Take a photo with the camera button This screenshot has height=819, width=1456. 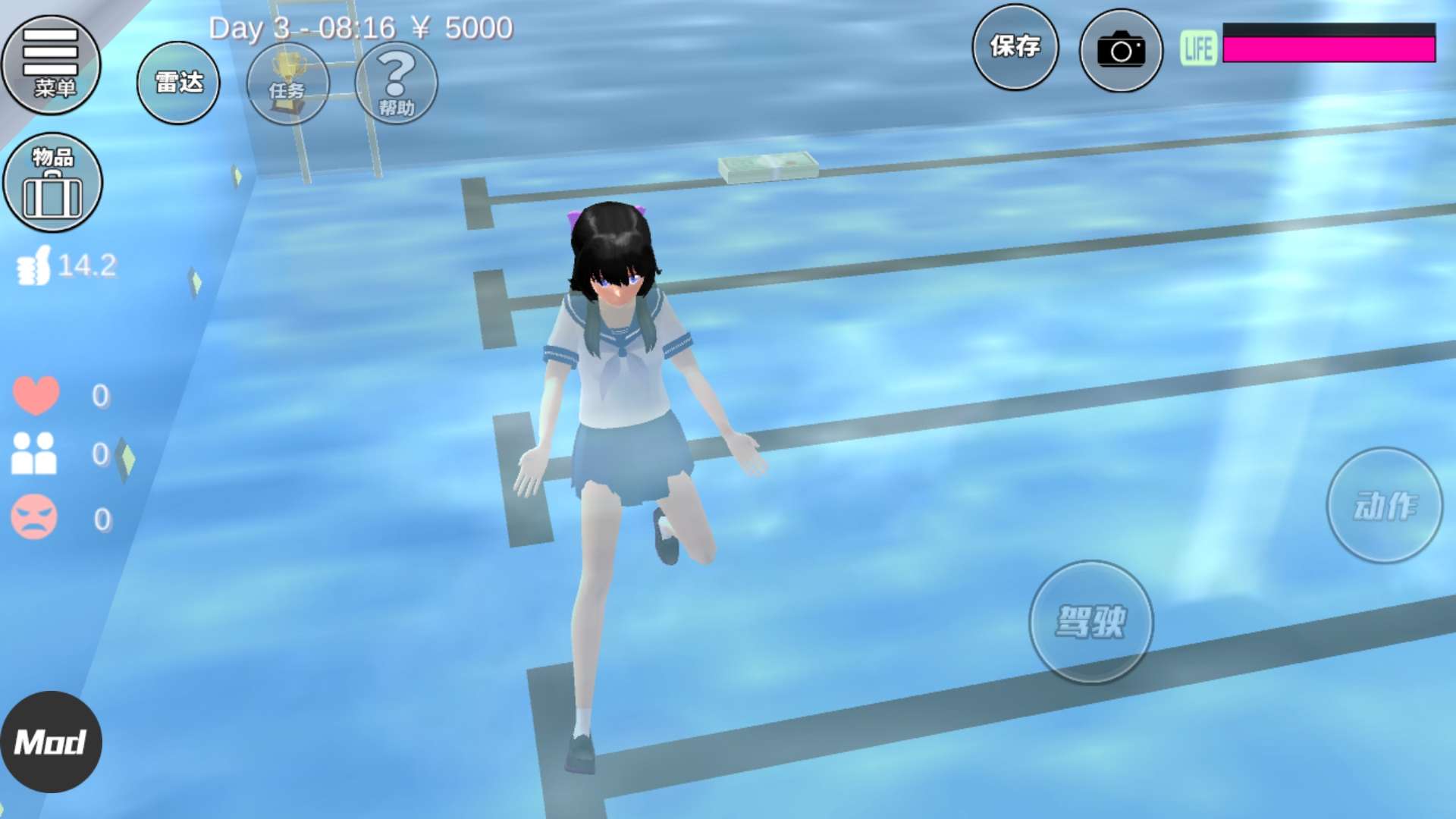pyautogui.click(x=1121, y=50)
